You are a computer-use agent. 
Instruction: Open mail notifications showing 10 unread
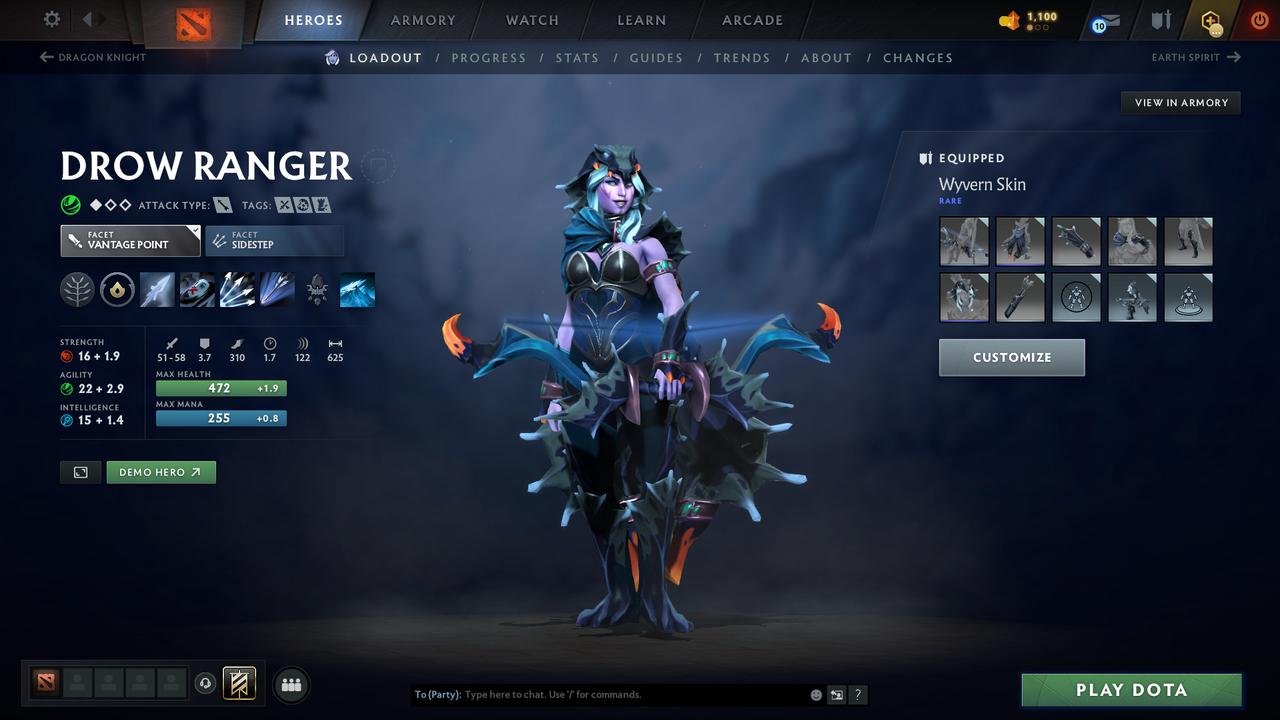(1104, 20)
